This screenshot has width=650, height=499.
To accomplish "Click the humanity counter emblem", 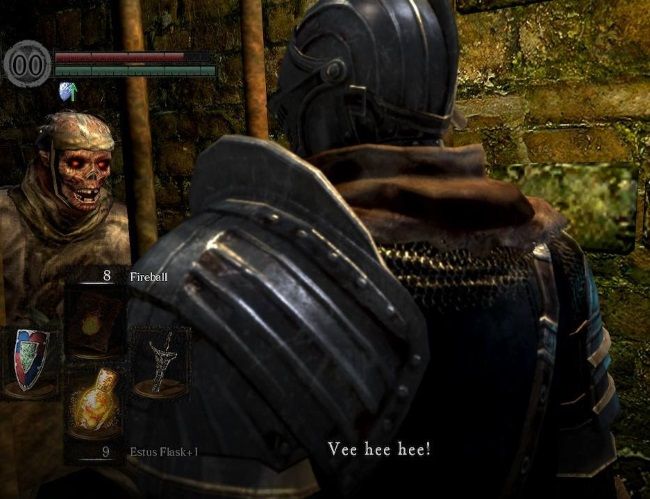I will point(27,64).
